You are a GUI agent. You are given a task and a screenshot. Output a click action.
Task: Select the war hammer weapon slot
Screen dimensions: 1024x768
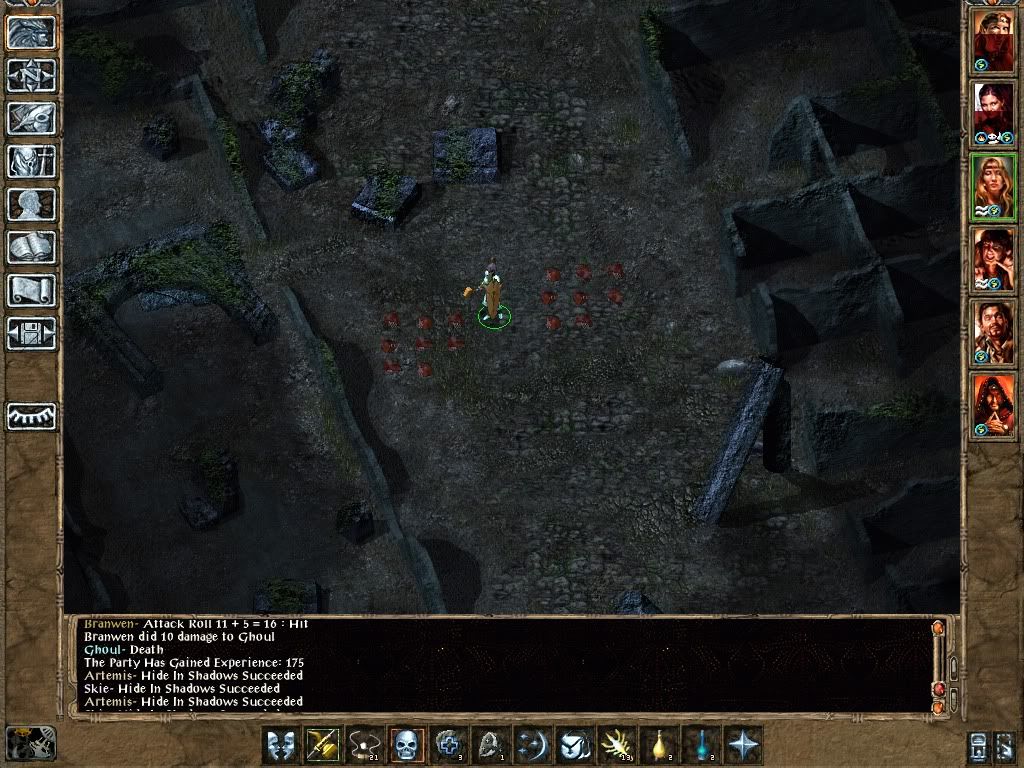point(323,745)
